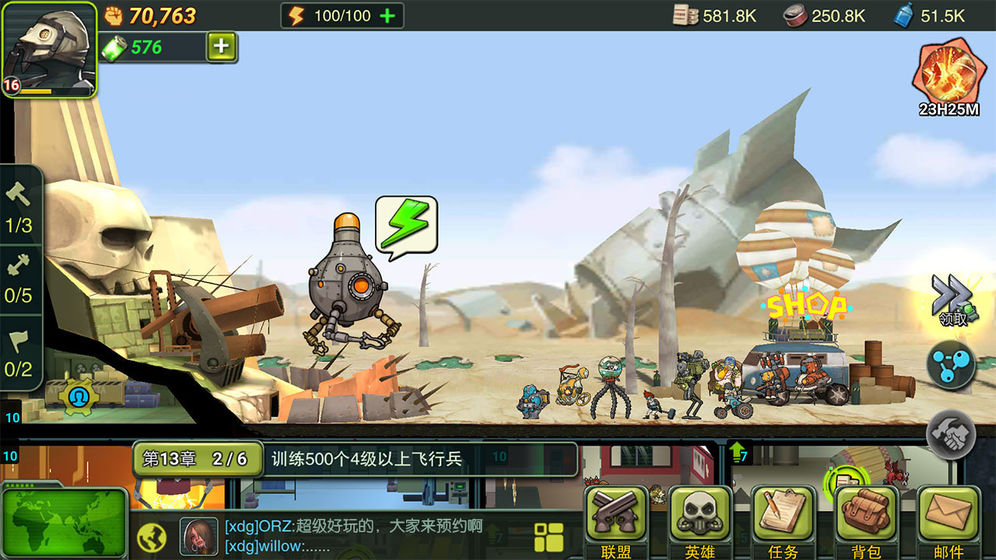Open the 背包 backpack inventory

point(866,521)
